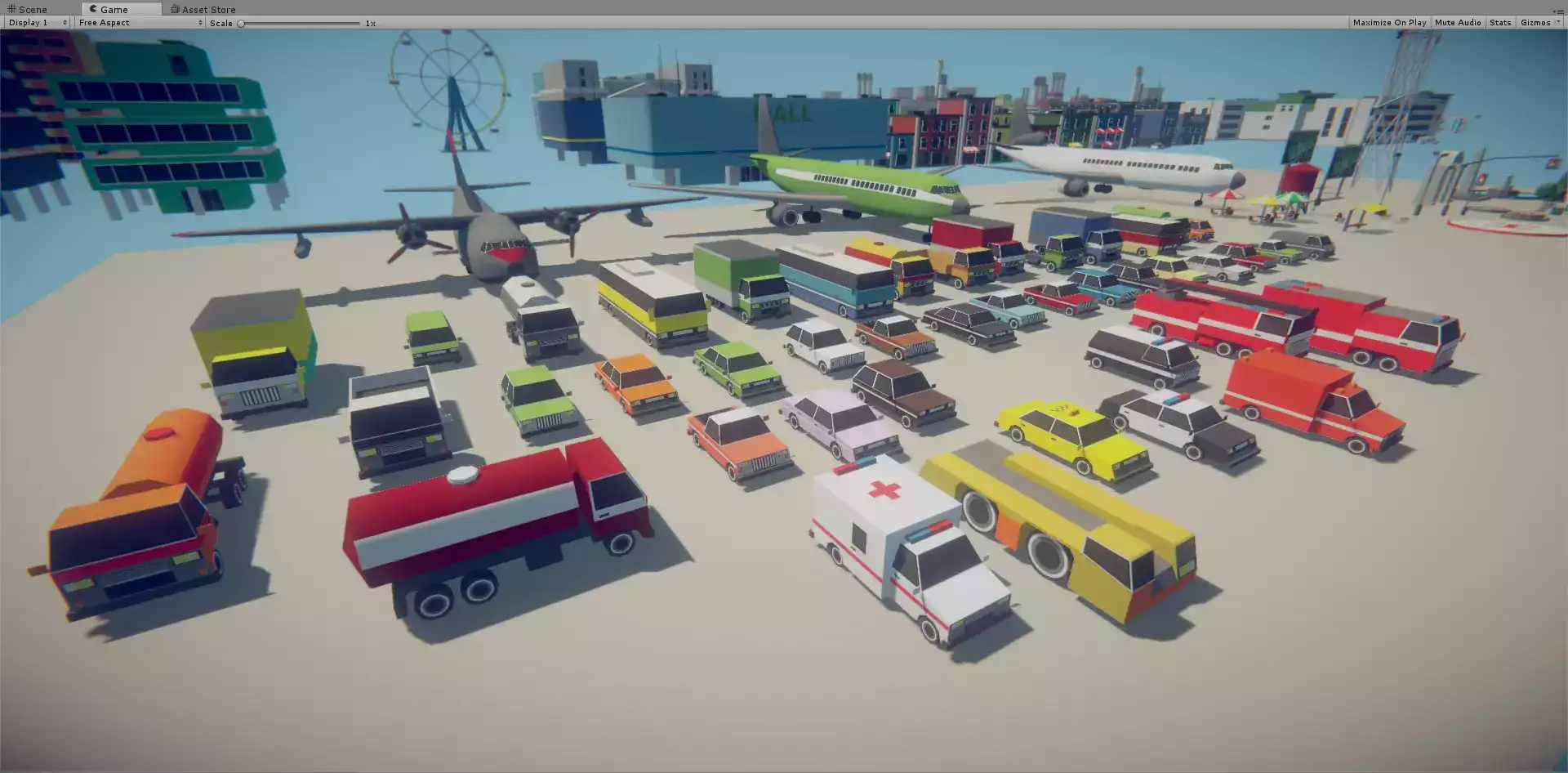Click the Scale slider handle
Viewport: 1568px width, 773px height.
click(241, 24)
